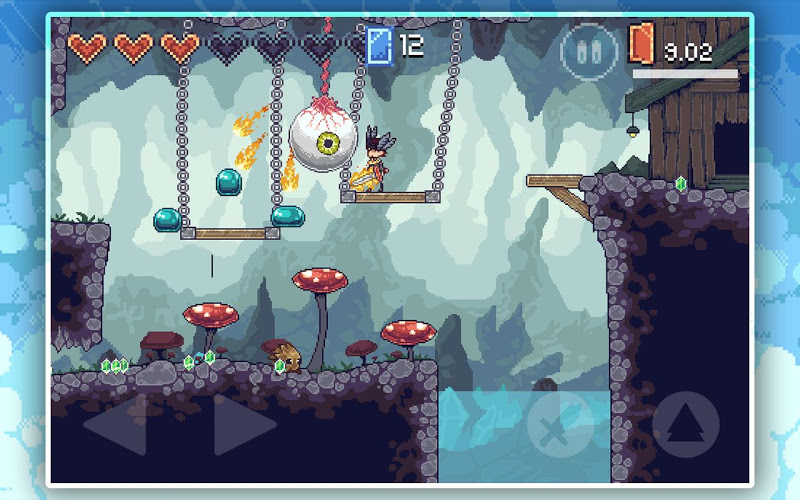Pause the game with the round pause button

click(587, 50)
